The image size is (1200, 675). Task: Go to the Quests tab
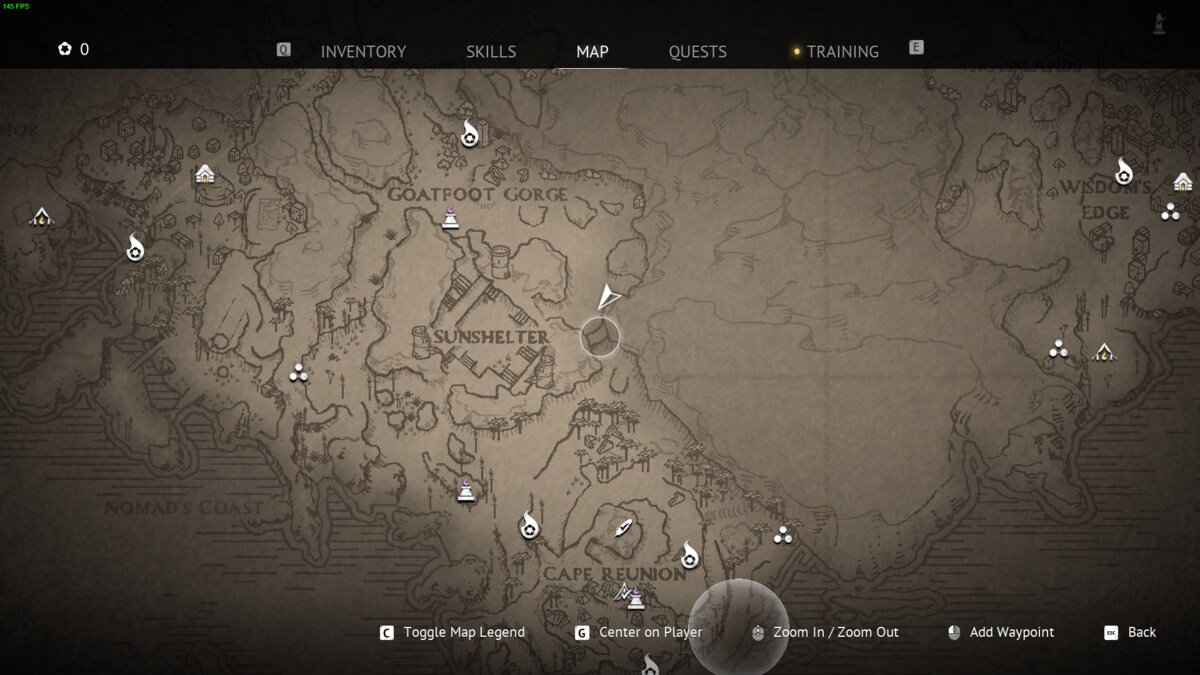[697, 52]
